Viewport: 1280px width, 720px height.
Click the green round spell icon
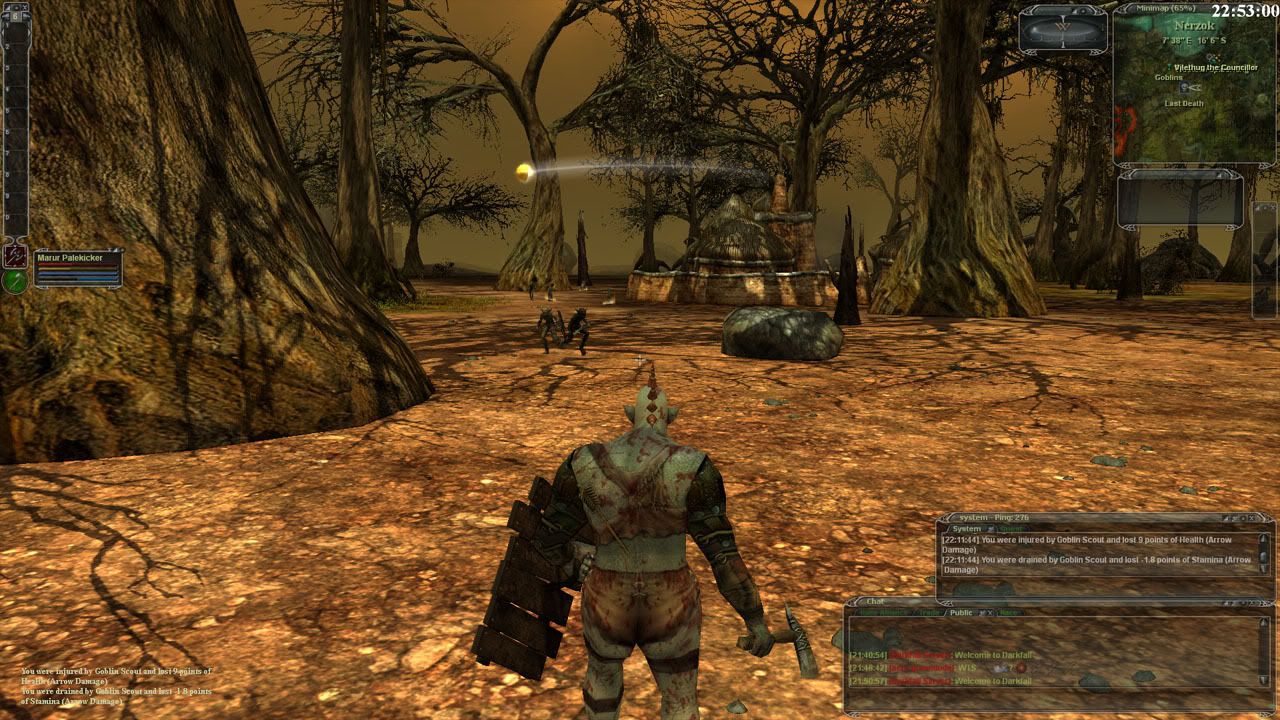(x=14, y=281)
